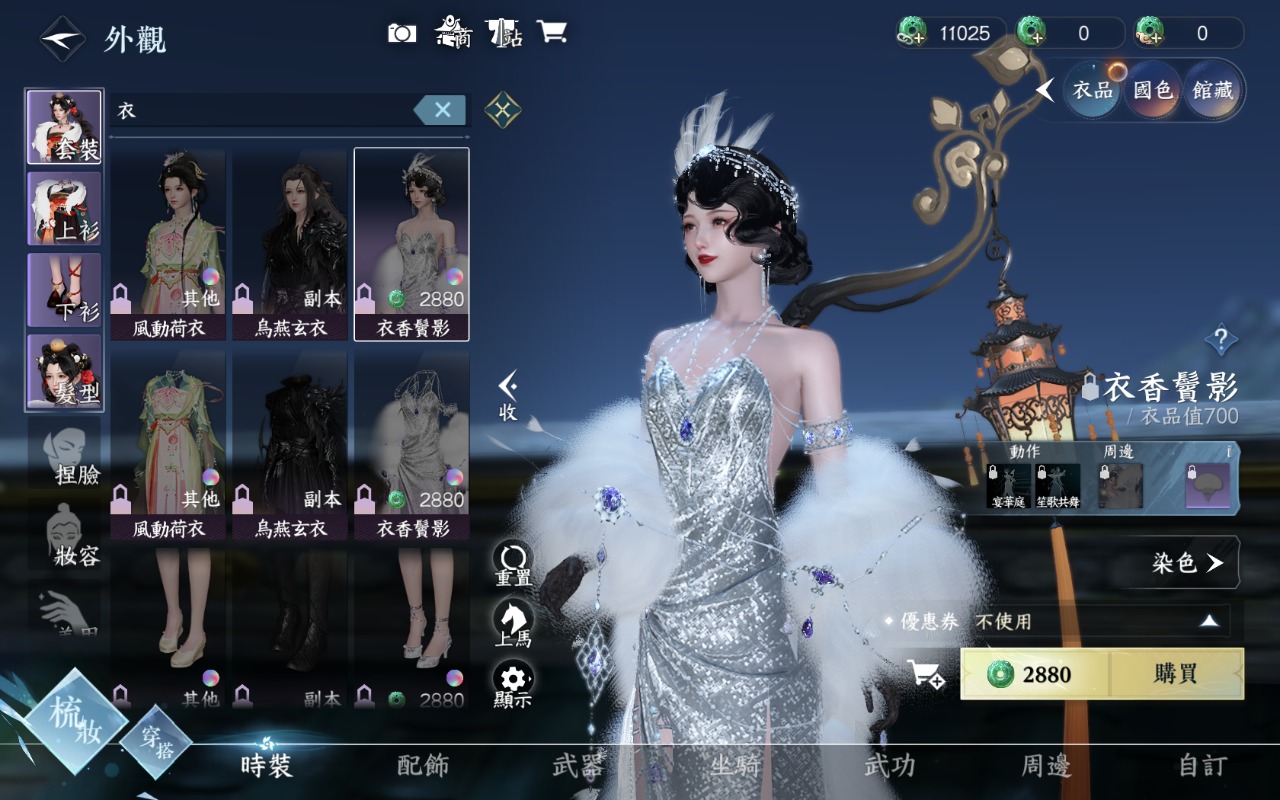Image resolution: width=1280 pixels, height=800 pixels.
Task: Clear the search field text
Action: click(x=441, y=110)
